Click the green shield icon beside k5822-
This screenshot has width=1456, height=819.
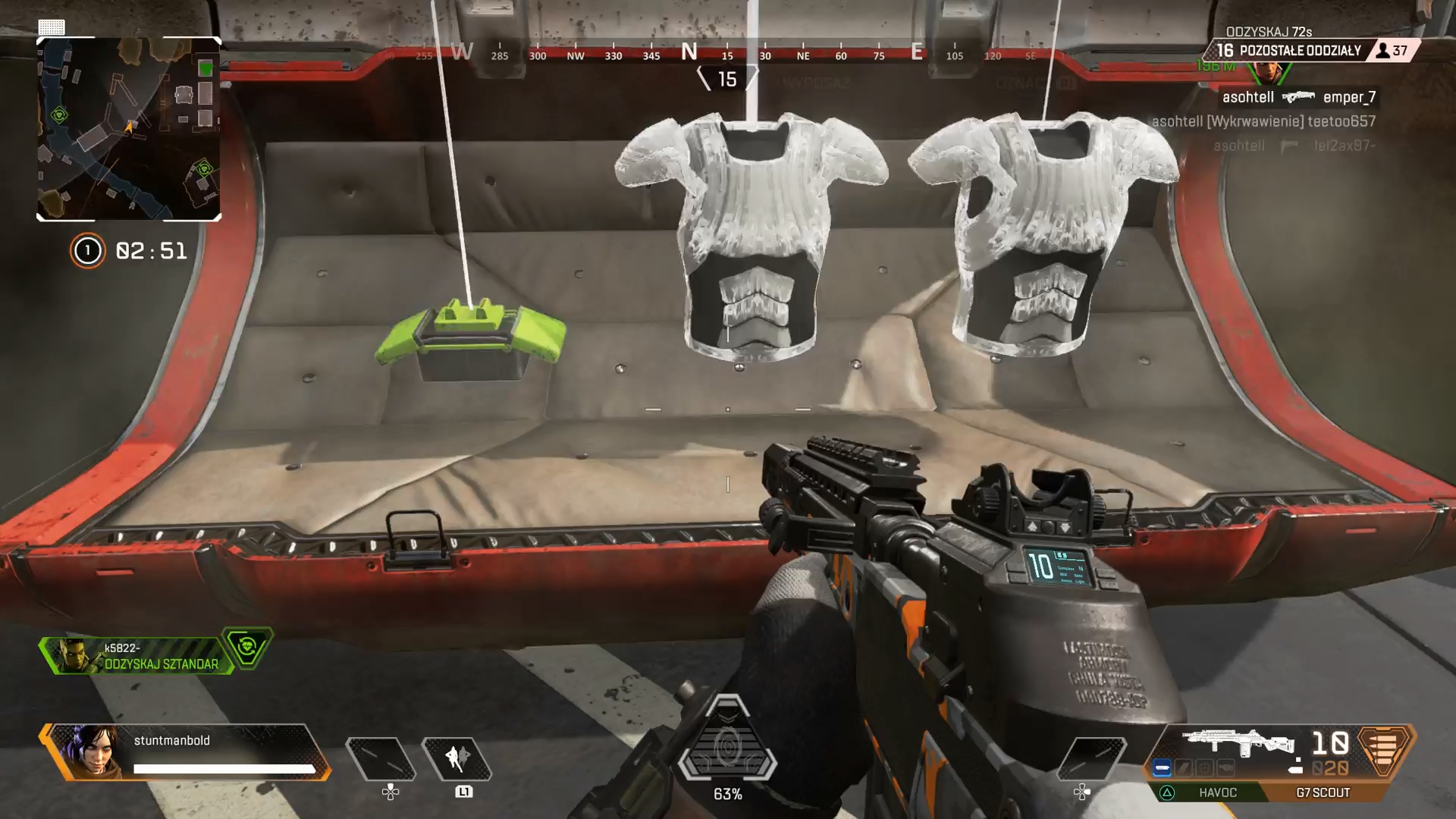(x=246, y=648)
